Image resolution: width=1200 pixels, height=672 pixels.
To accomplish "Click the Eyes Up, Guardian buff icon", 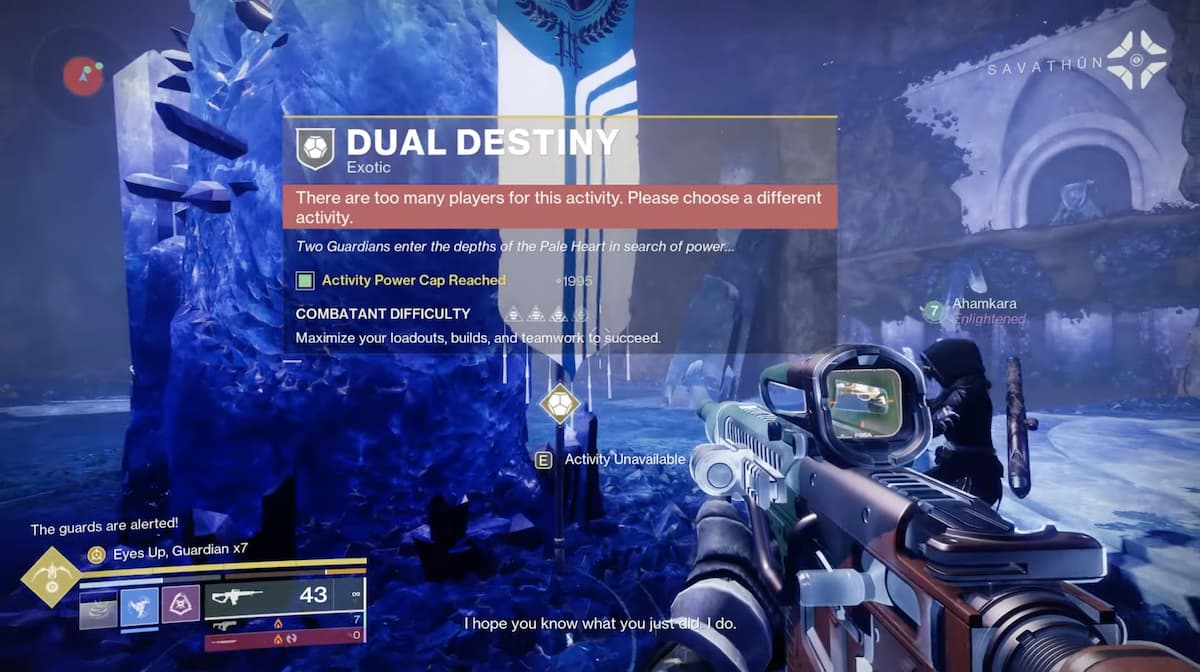I will 96,553.
